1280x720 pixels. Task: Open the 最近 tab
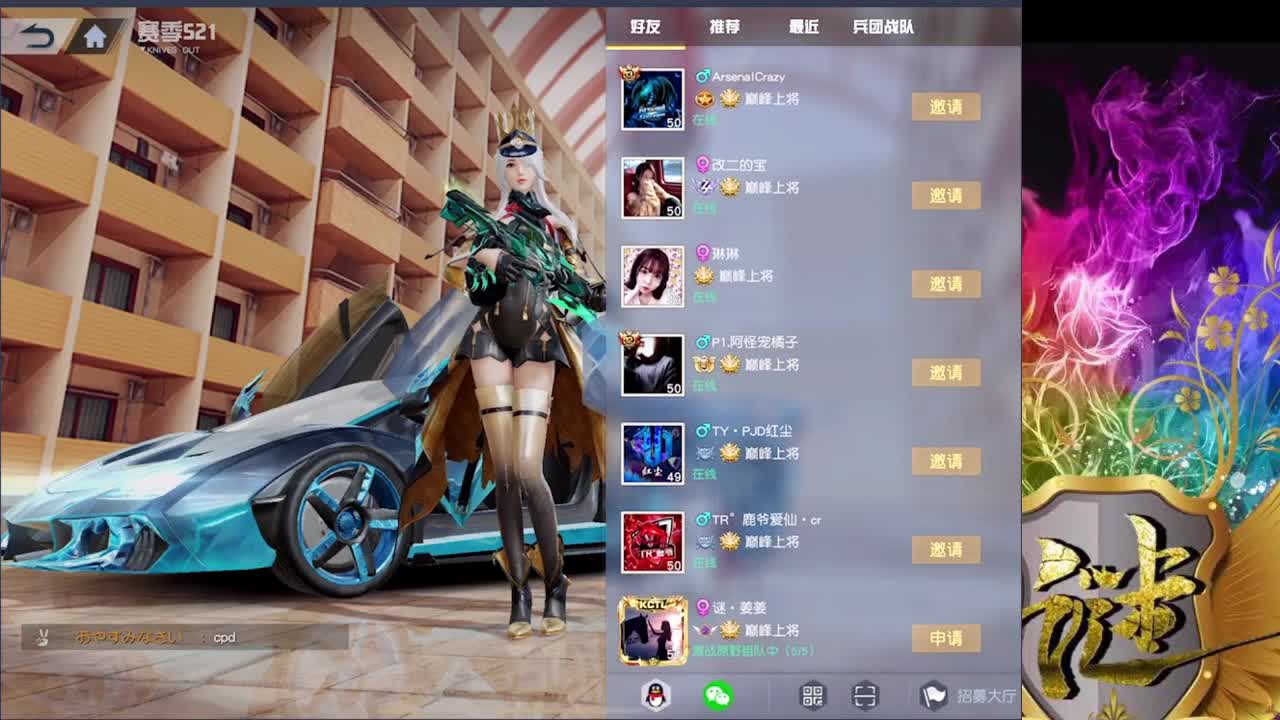(805, 28)
